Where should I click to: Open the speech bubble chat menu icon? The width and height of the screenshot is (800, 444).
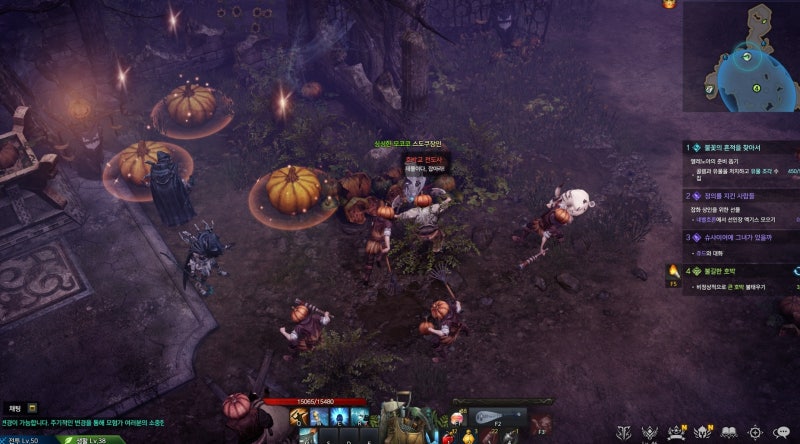[x=781, y=432]
